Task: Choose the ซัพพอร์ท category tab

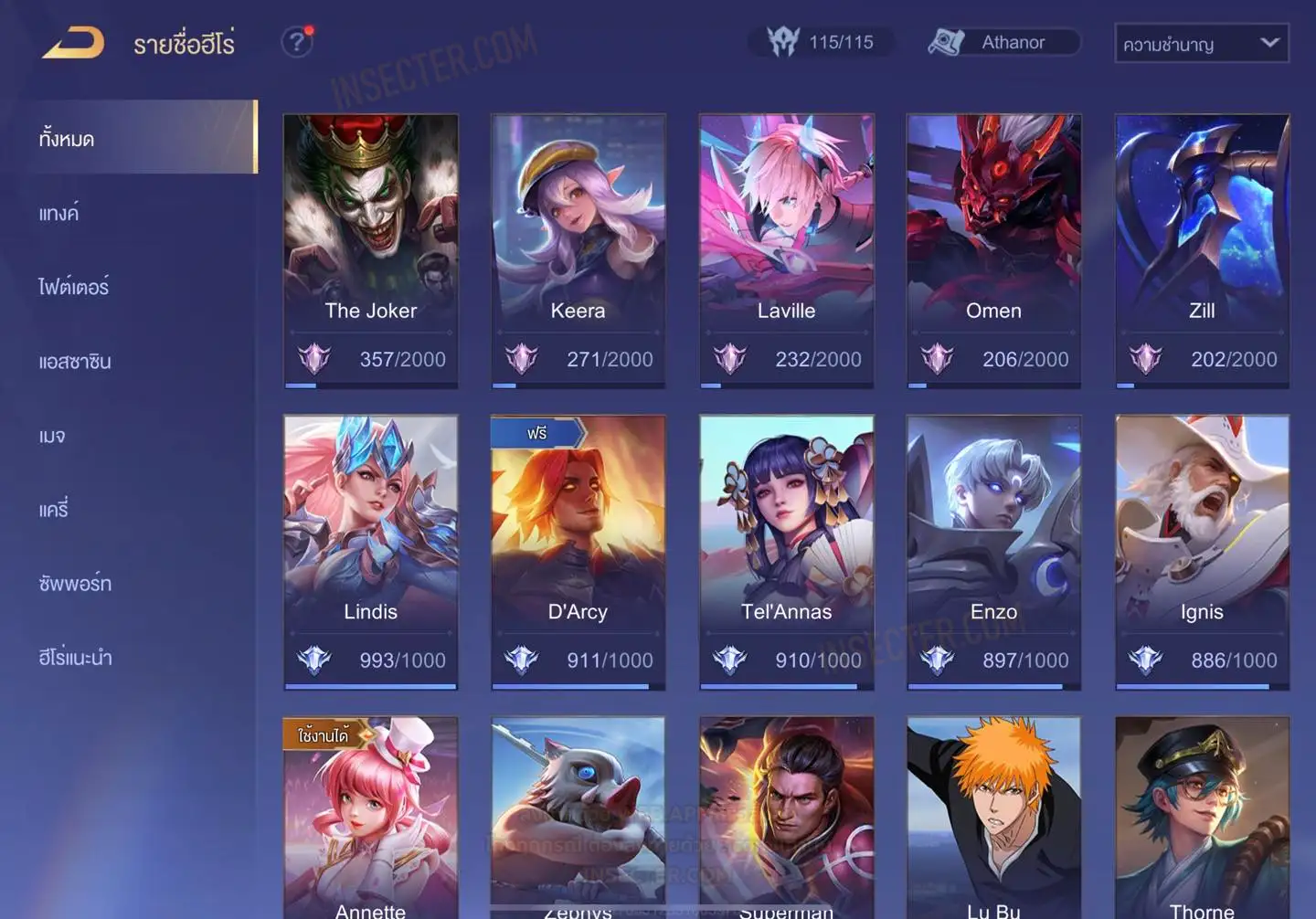Action: point(75,583)
